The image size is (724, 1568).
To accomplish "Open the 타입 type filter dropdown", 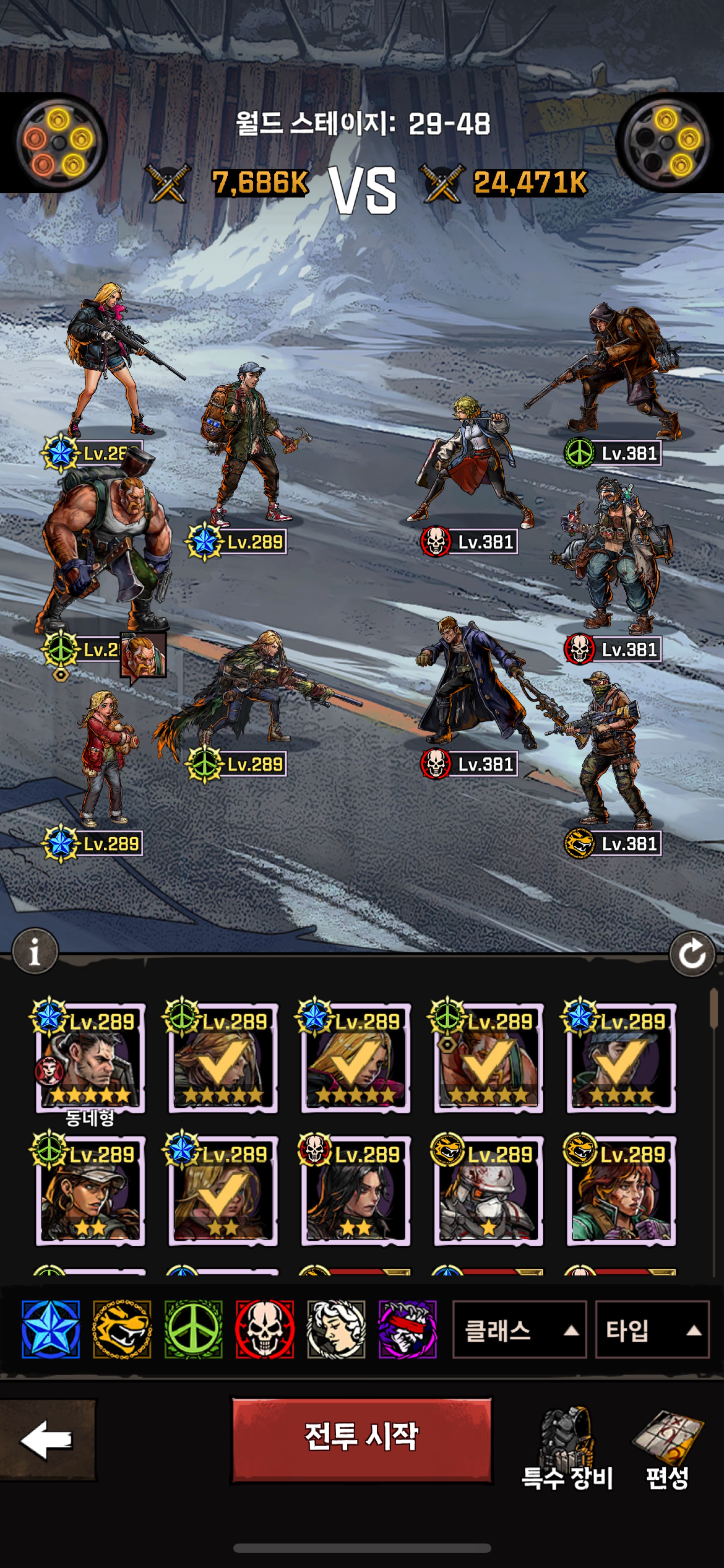I will (x=652, y=1330).
